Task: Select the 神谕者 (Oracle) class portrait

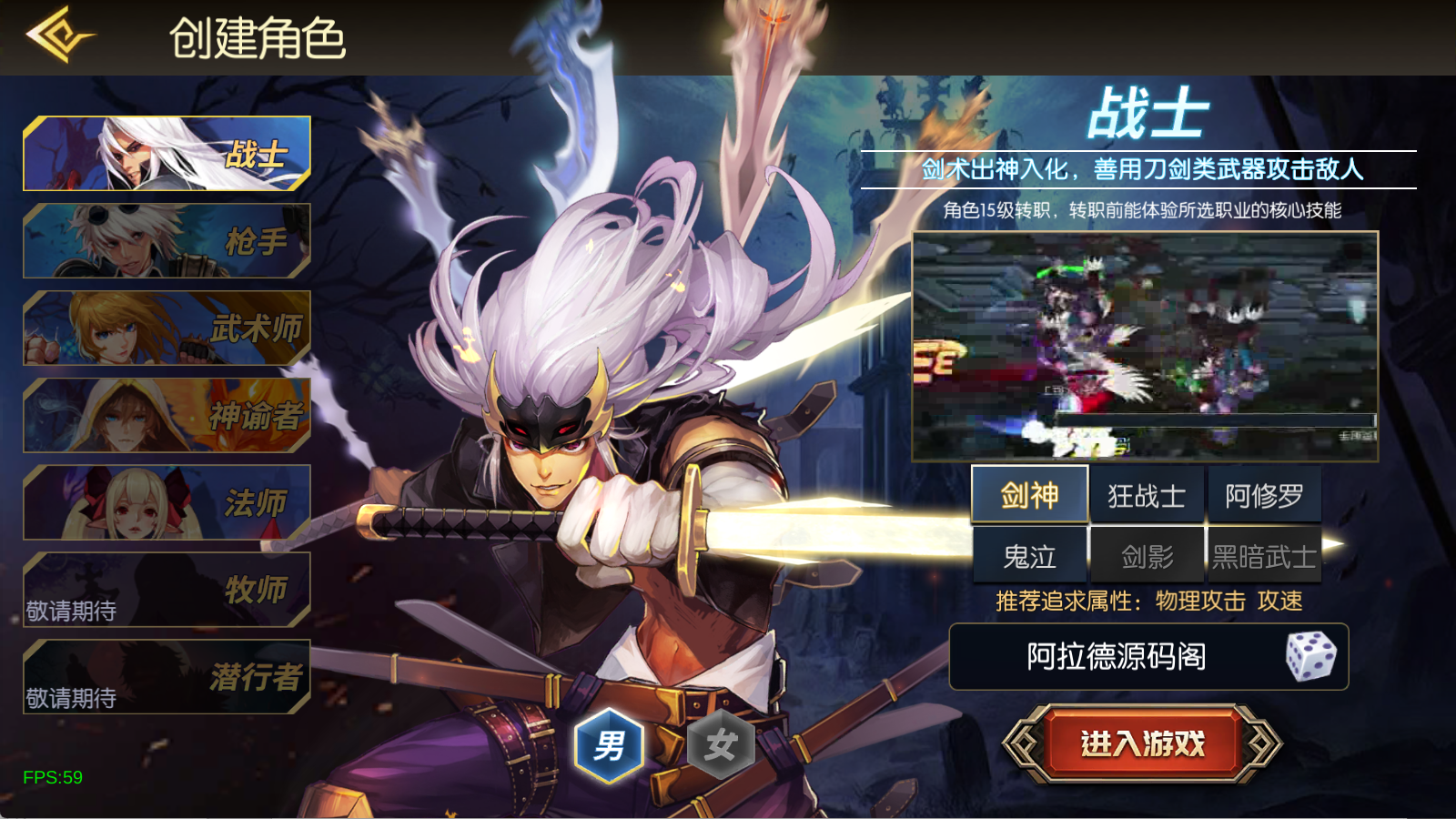Action: (166, 415)
